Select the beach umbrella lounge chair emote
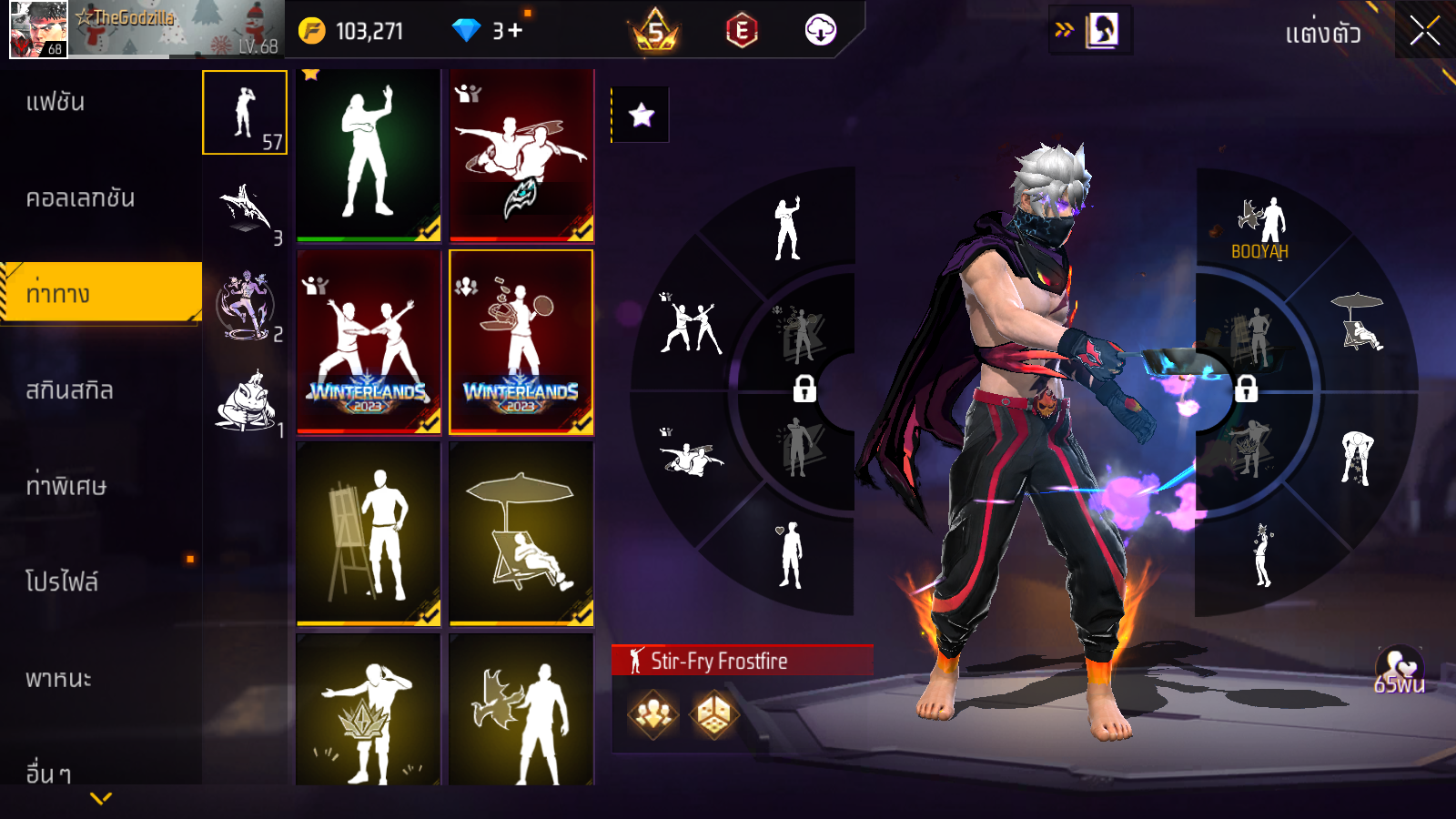1456x819 pixels. [x=521, y=533]
